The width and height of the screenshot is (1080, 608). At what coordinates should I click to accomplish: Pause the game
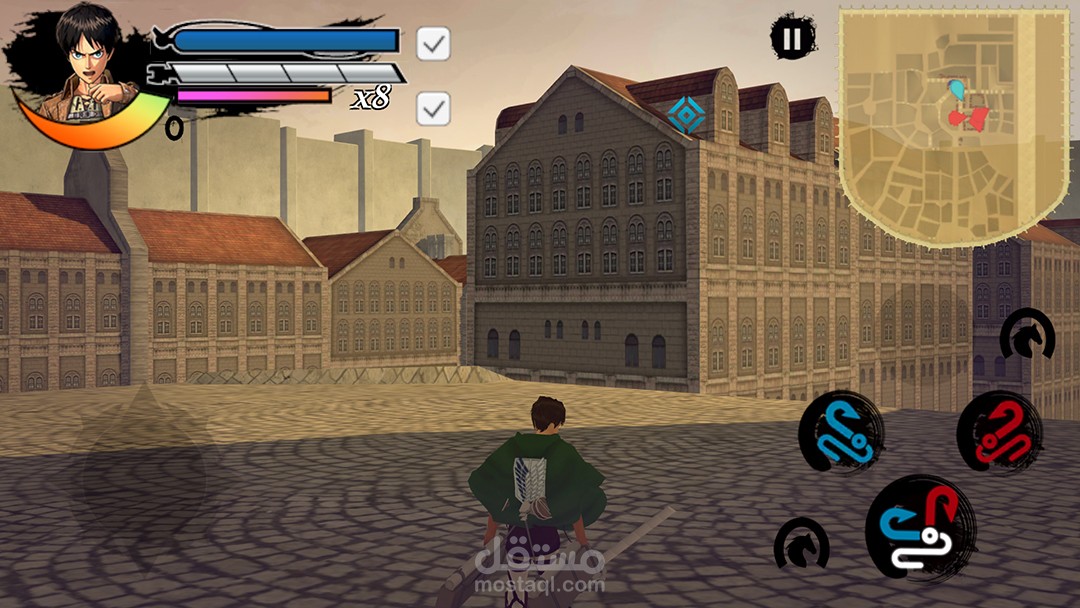(792, 38)
